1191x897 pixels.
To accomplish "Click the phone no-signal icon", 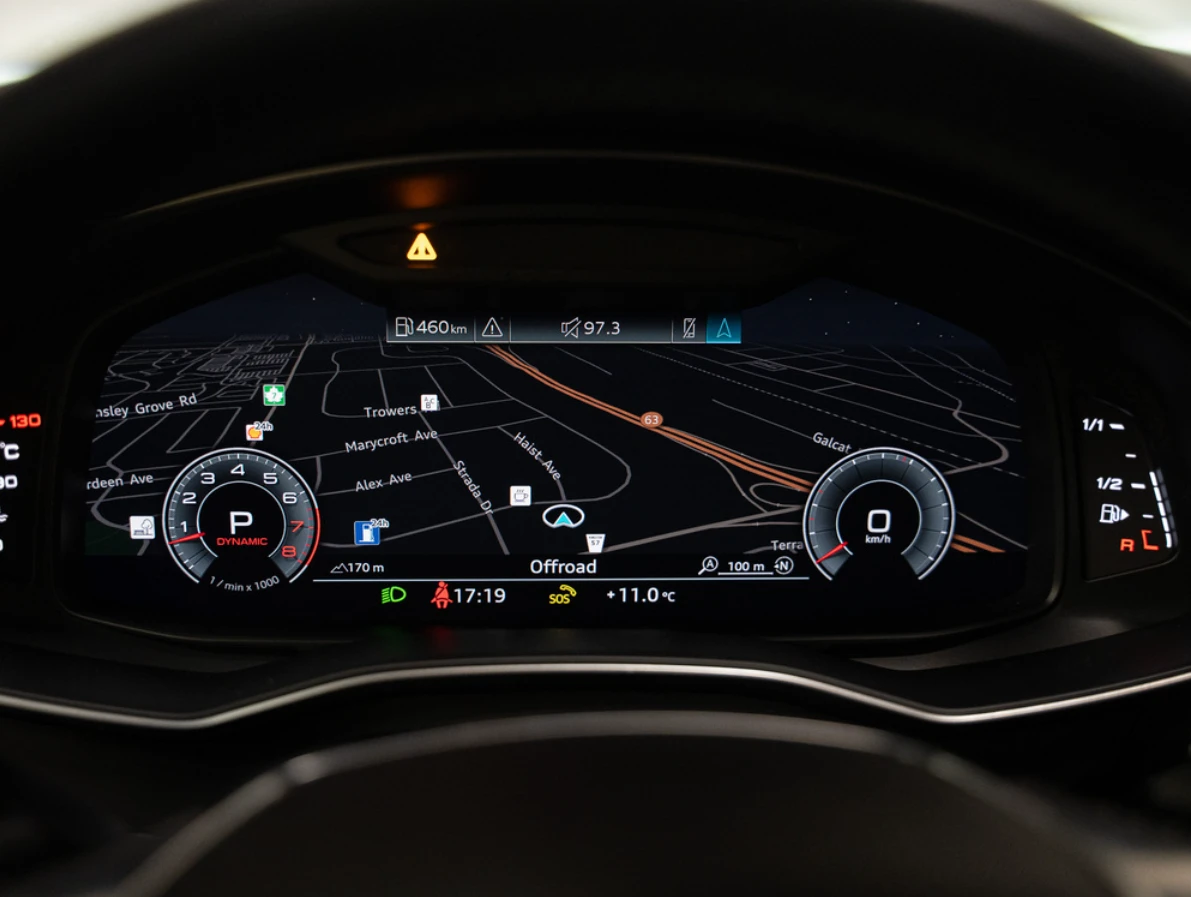I will pos(688,328).
